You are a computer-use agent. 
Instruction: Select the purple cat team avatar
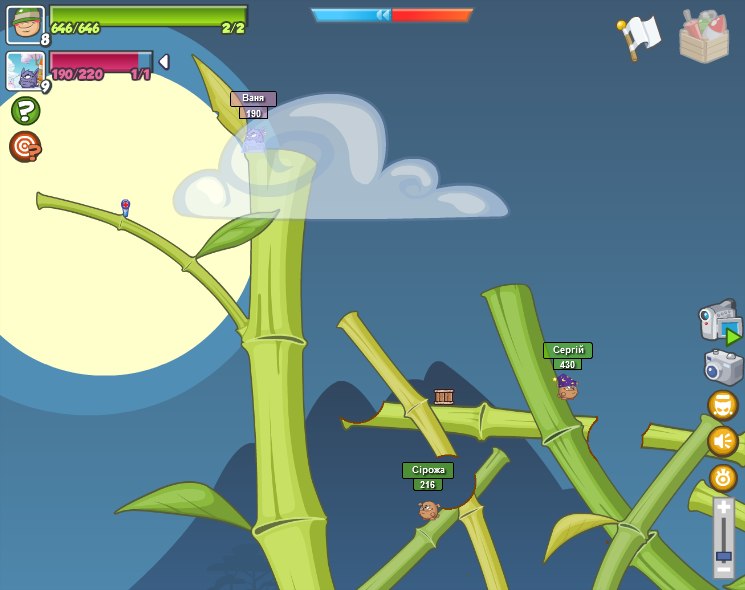(x=25, y=71)
